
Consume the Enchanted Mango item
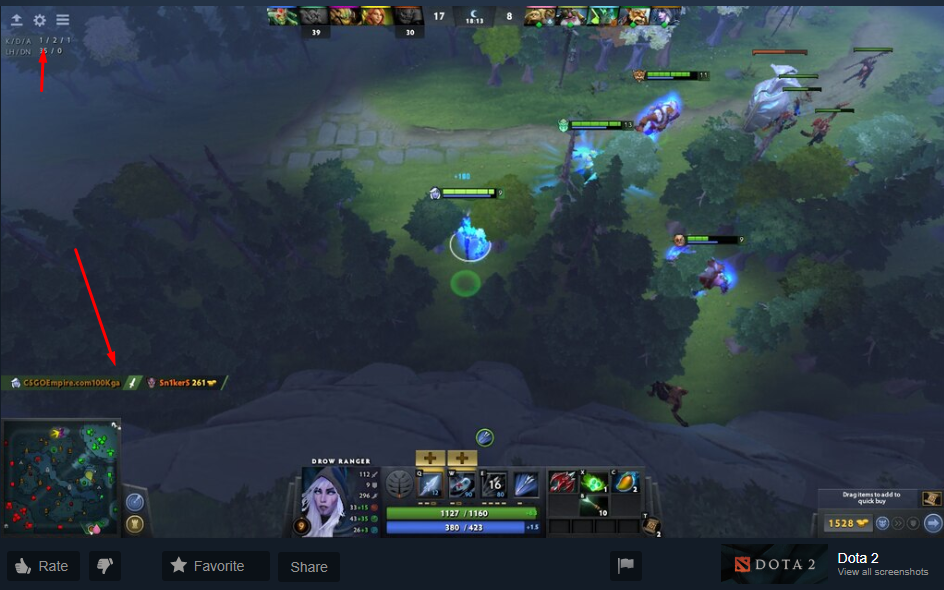[626, 482]
